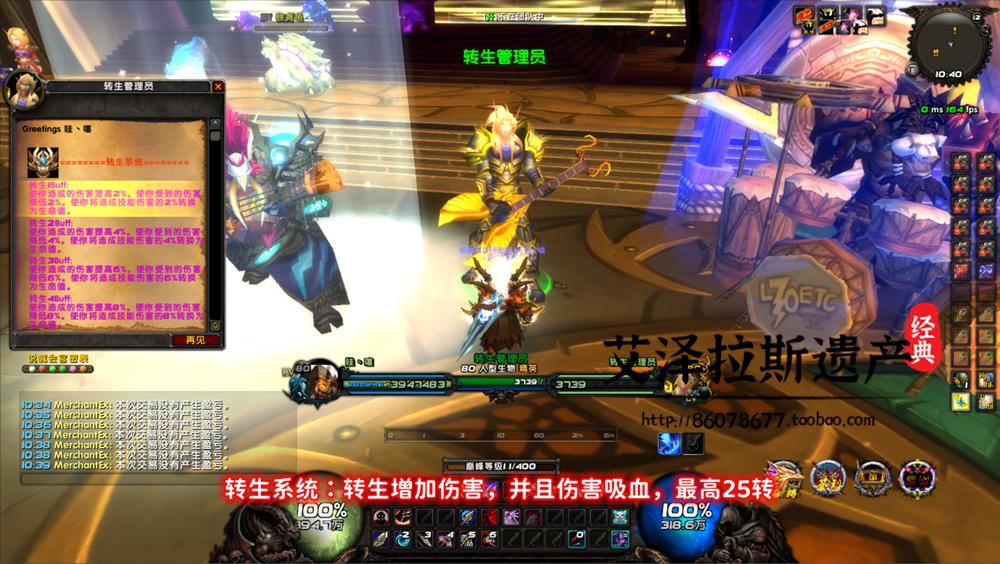Screen dimensions: 1000x564
Task: Close the 转生管理员 dialog window
Action: pyautogui.click(x=218, y=87)
